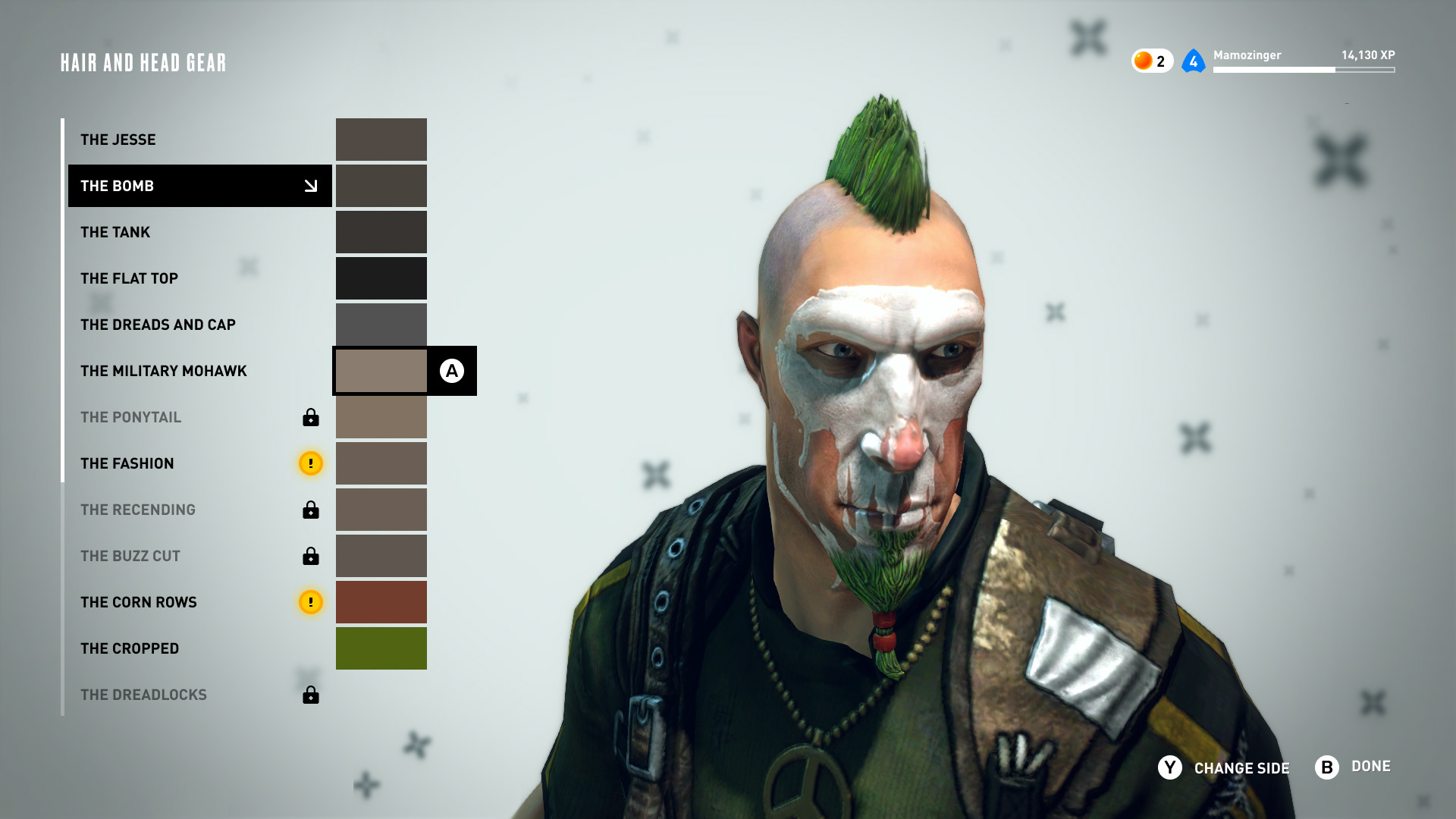This screenshot has height=819, width=1456.
Task: Click the locked Buzz Cut entry
Action: (130, 556)
